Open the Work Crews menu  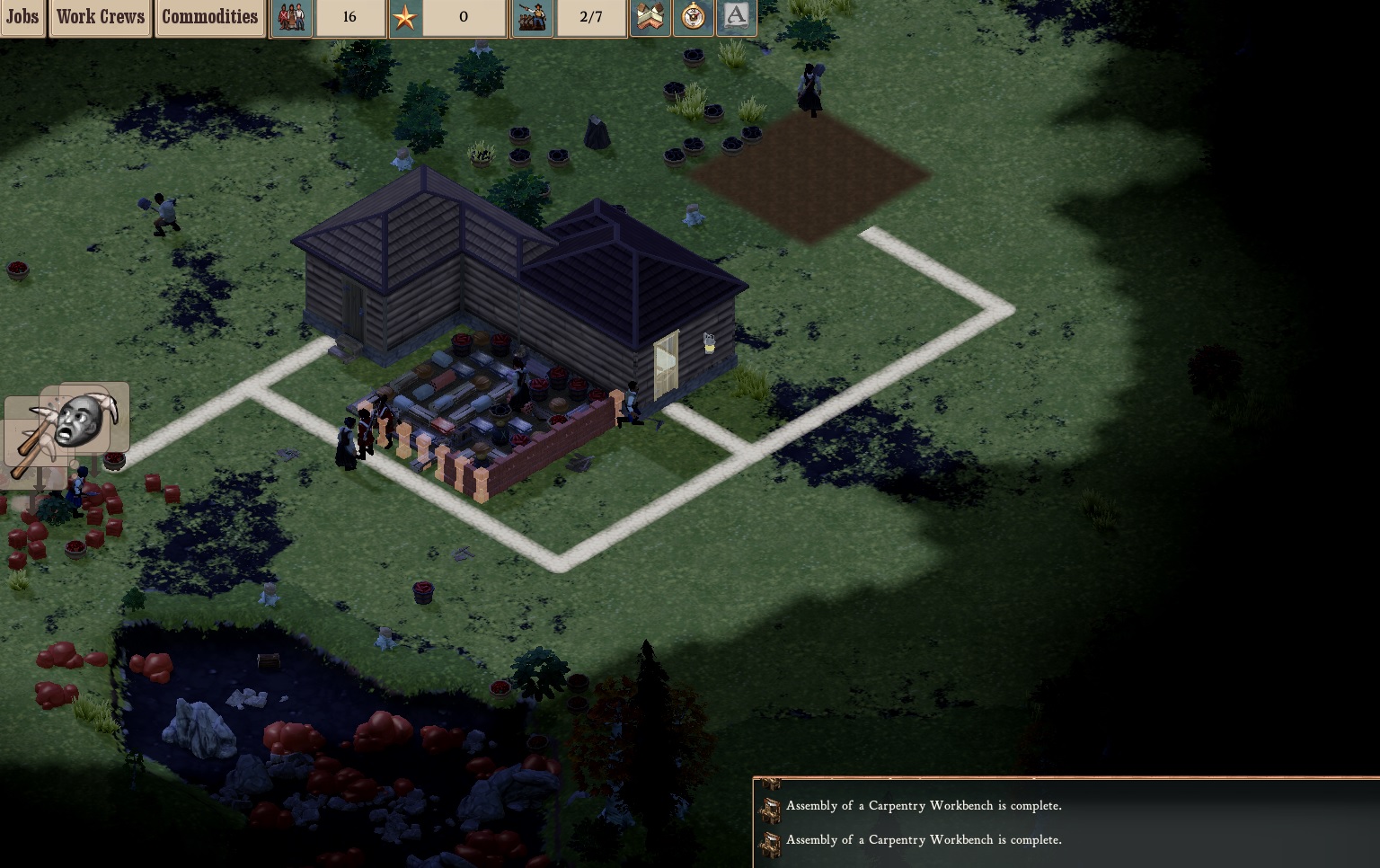pos(100,17)
